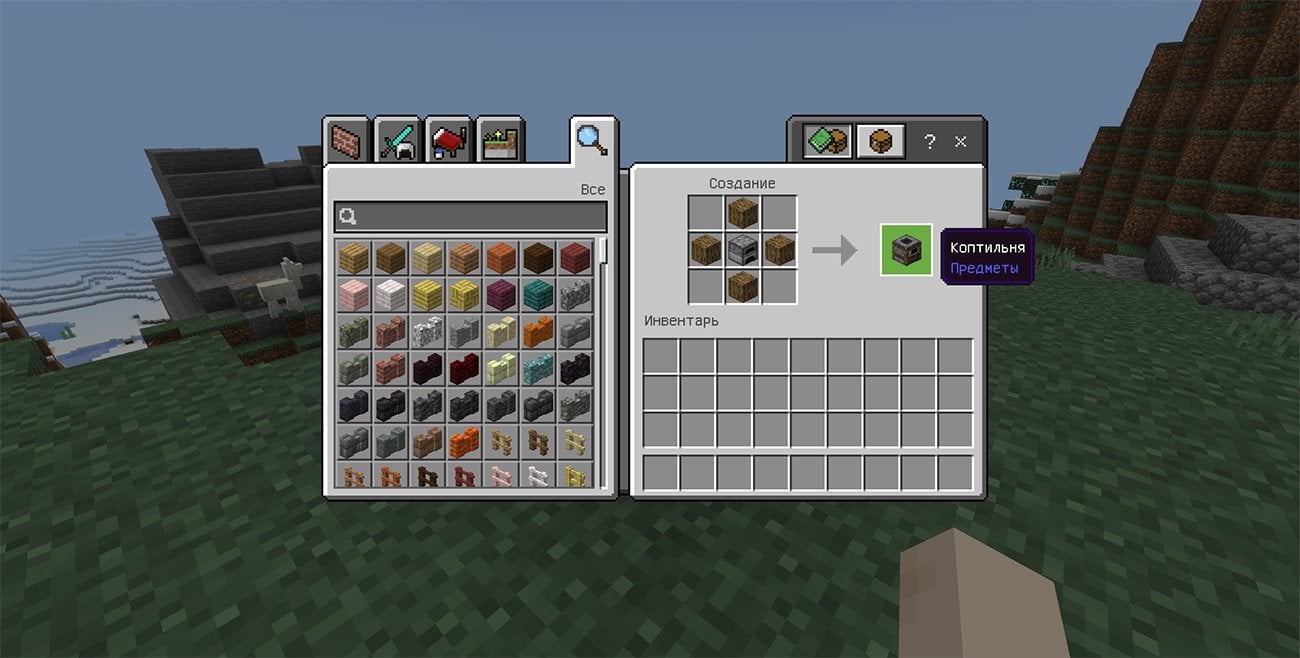Switch to the magnifying glass search tab
Viewport: 1300px width, 658px height.
coord(592,139)
